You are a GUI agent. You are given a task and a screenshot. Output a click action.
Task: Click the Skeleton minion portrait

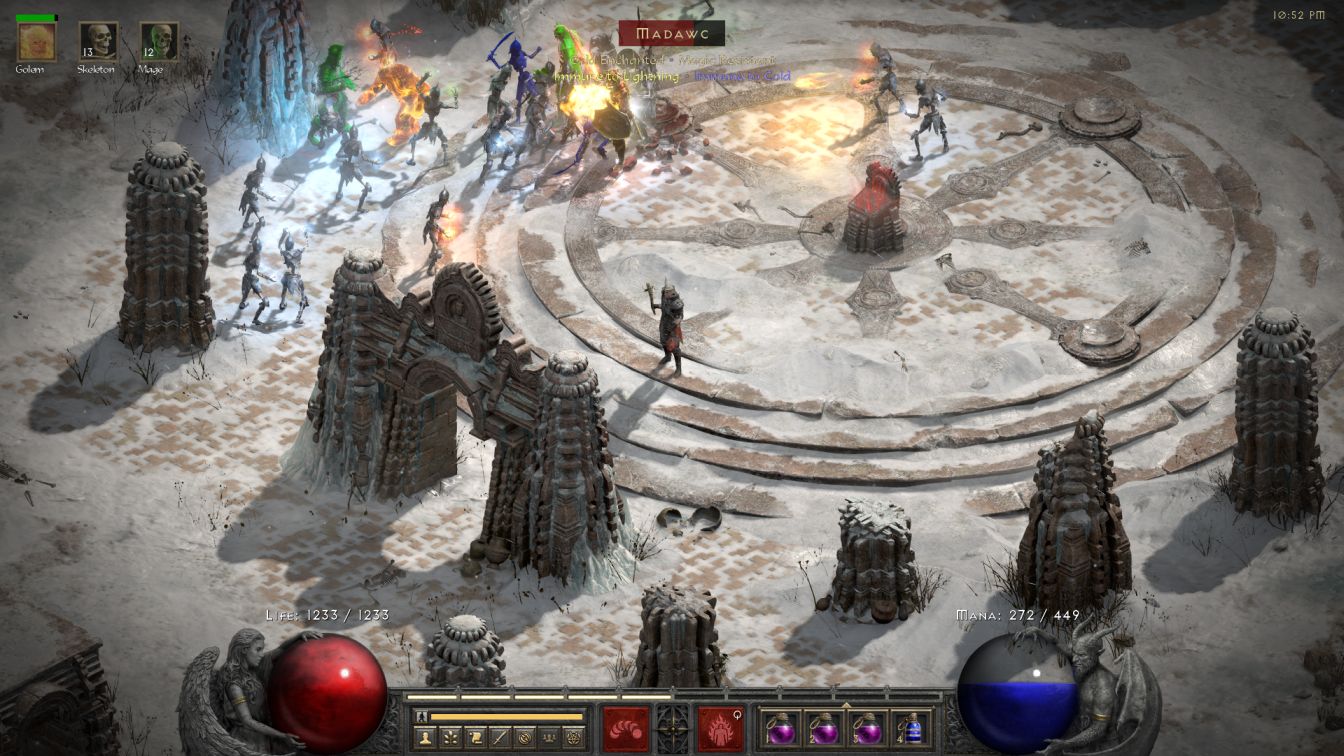(x=98, y=41)
